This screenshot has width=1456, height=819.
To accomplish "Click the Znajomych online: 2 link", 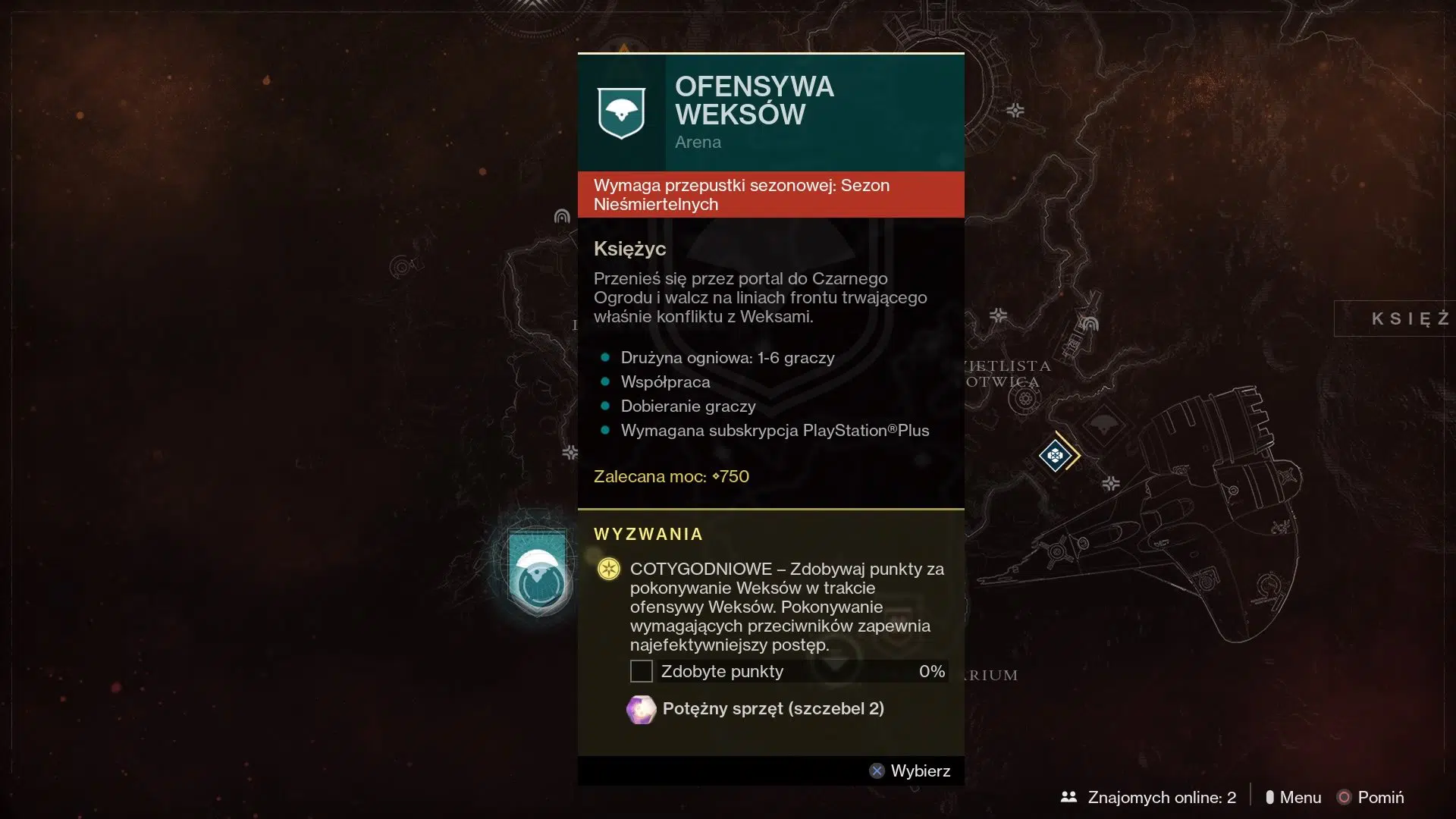I will [1162, 797].
